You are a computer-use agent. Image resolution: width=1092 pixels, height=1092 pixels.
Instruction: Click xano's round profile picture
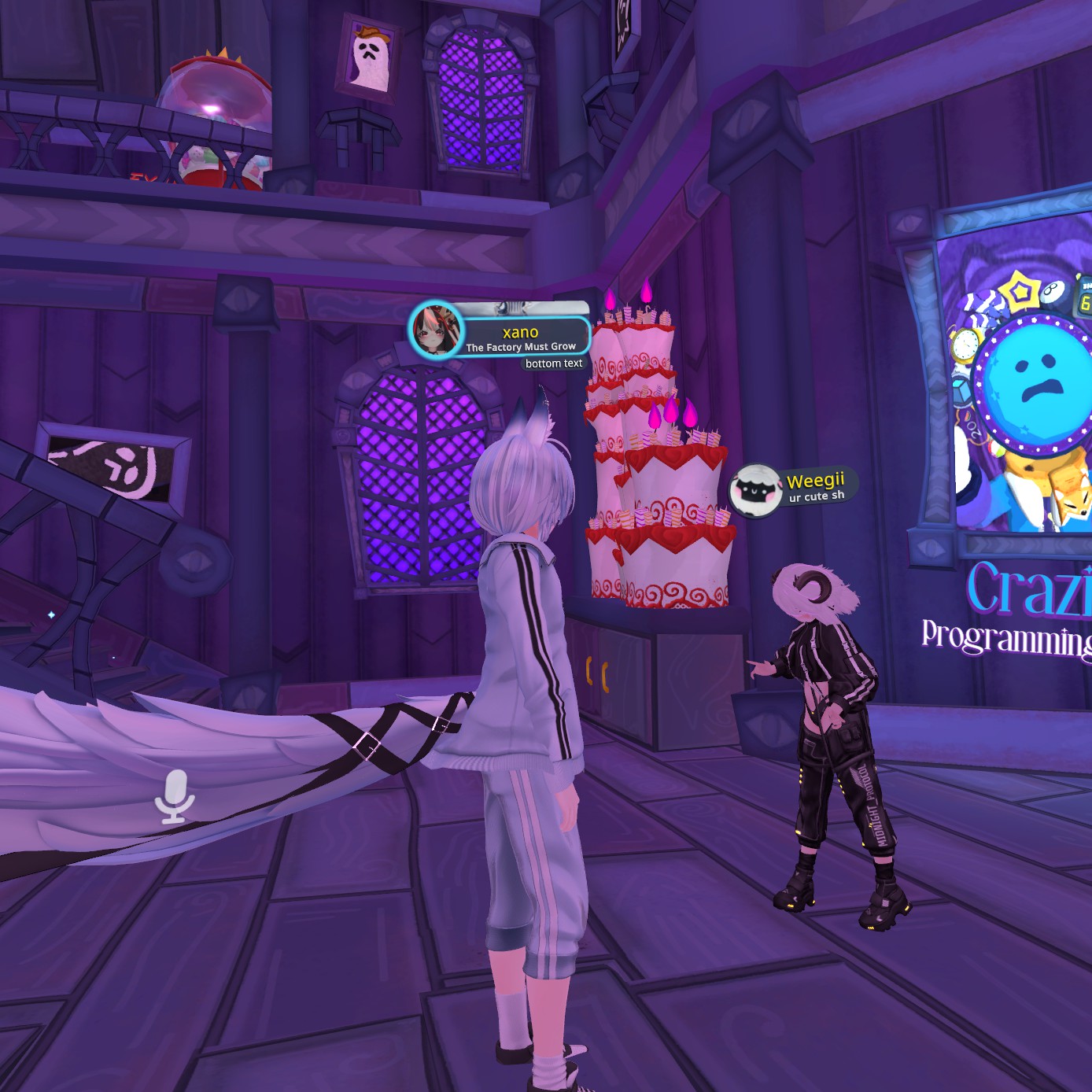point(435,330)
